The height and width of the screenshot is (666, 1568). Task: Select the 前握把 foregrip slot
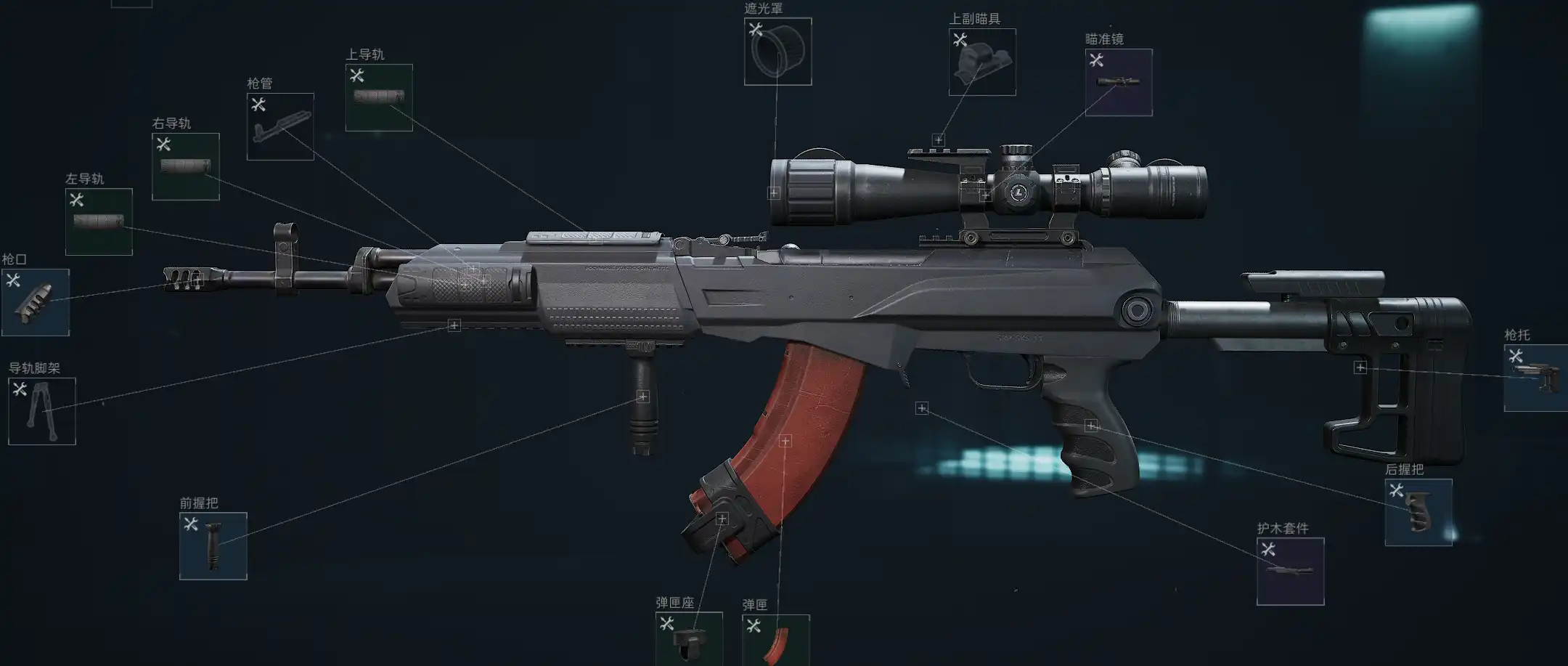(213, 546)
